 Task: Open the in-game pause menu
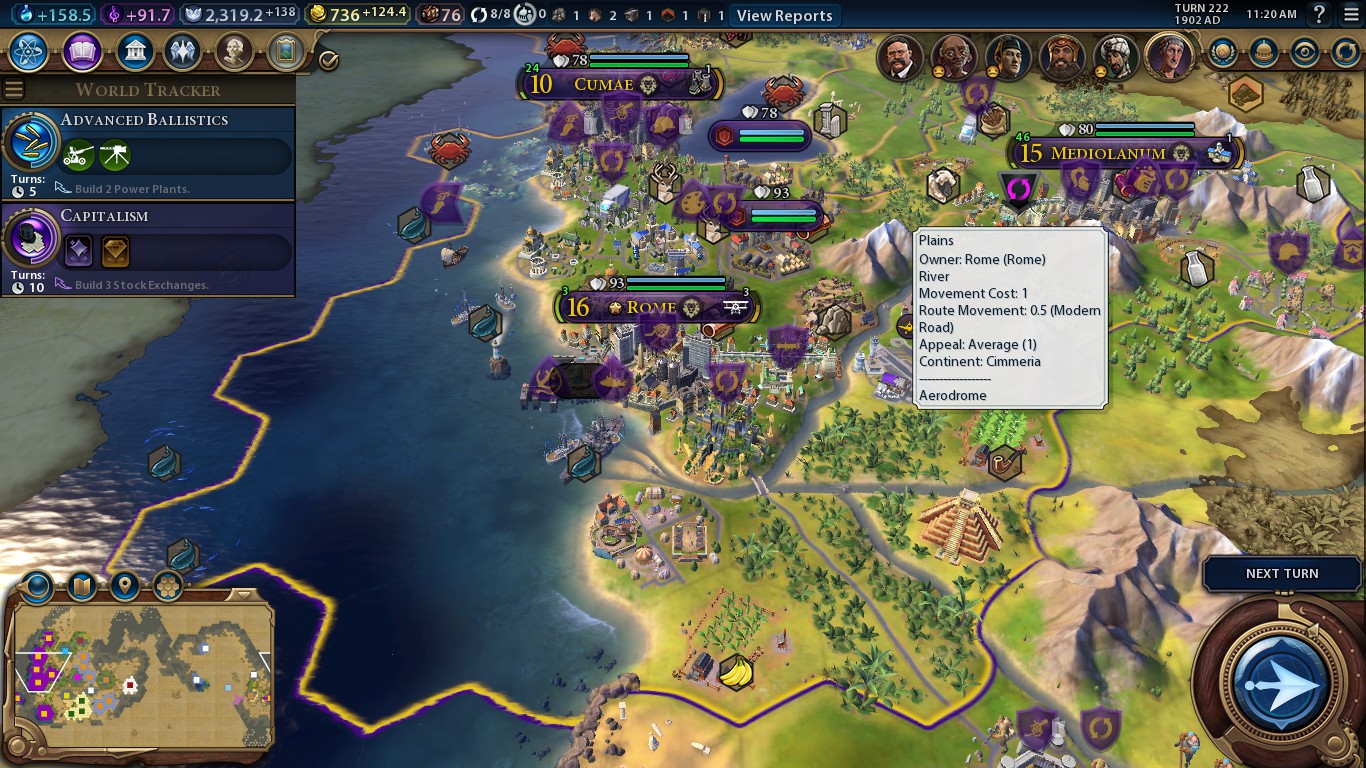[x=1351, y=14]
